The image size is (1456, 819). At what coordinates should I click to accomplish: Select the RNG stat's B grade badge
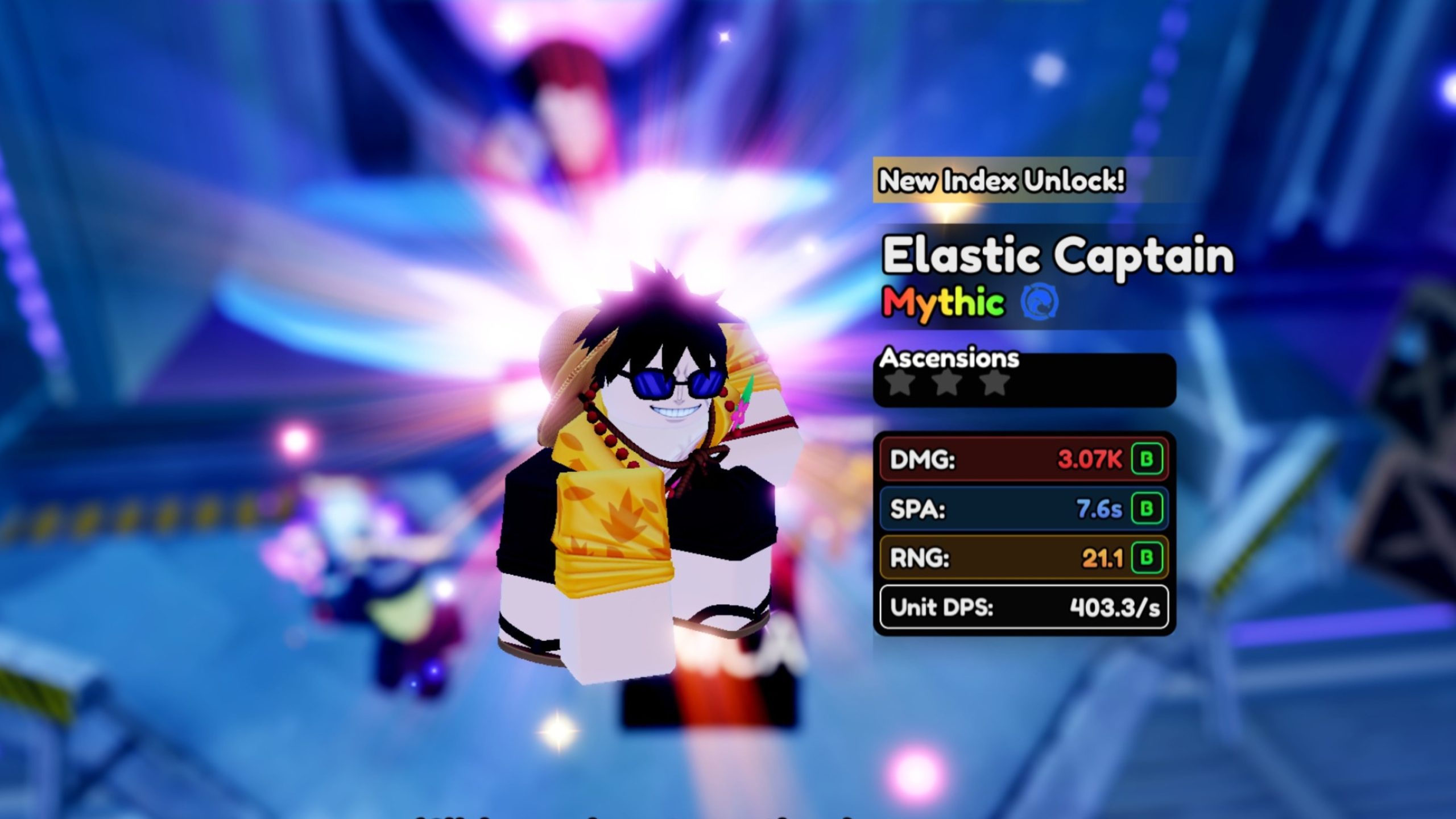tap(1147, 557)
